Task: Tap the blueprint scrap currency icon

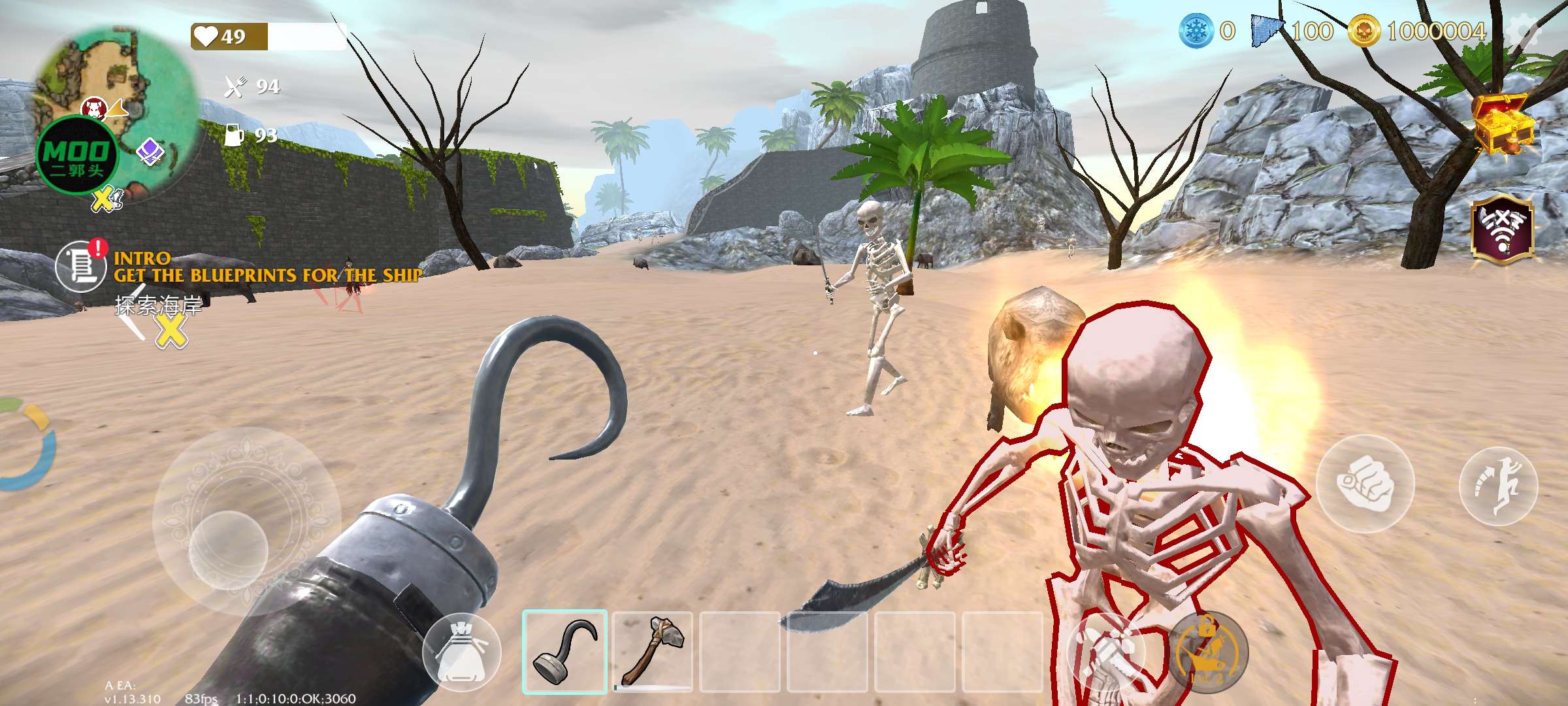Action: (1268, 31)
